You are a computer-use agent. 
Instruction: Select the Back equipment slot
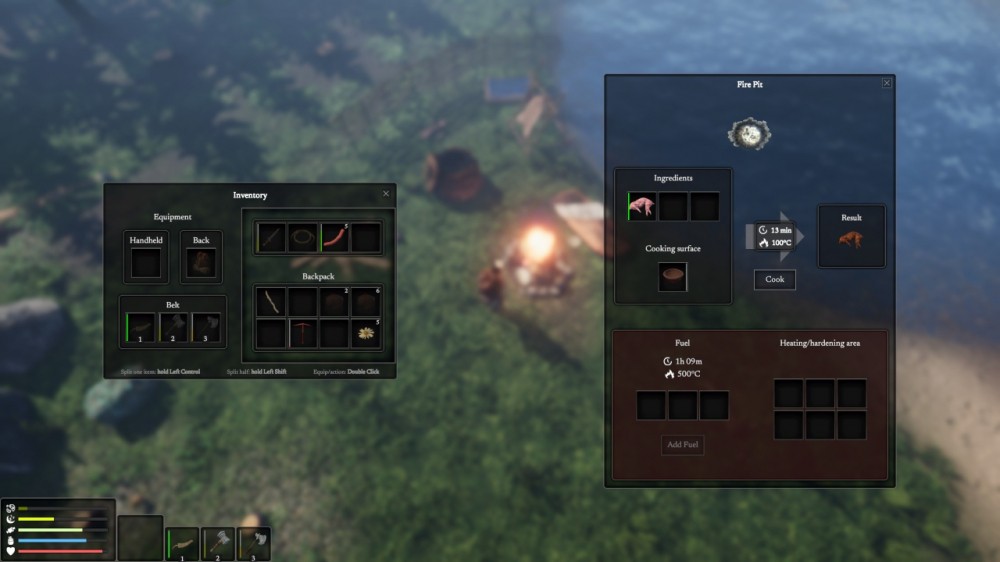[x=201, y=263]
